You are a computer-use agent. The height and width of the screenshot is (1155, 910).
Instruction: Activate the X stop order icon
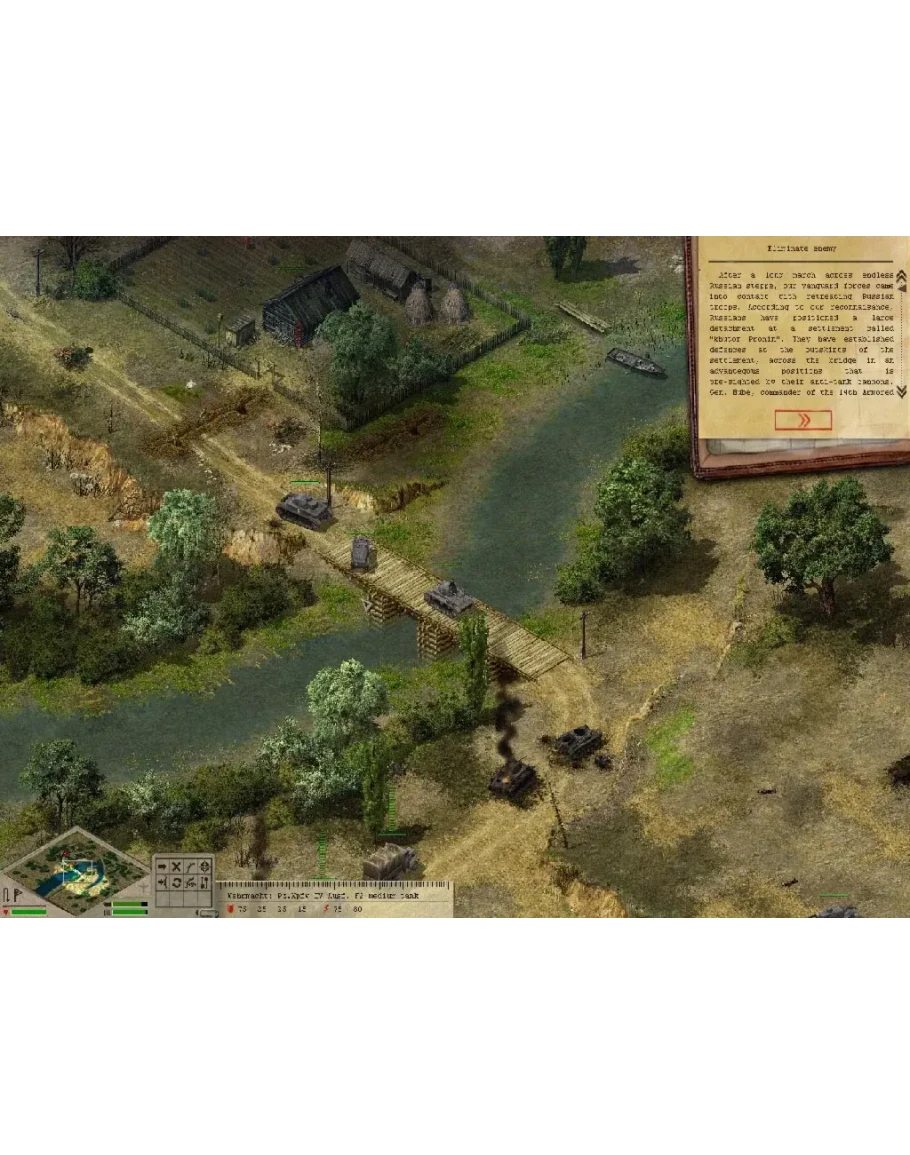tap(176, 866)
